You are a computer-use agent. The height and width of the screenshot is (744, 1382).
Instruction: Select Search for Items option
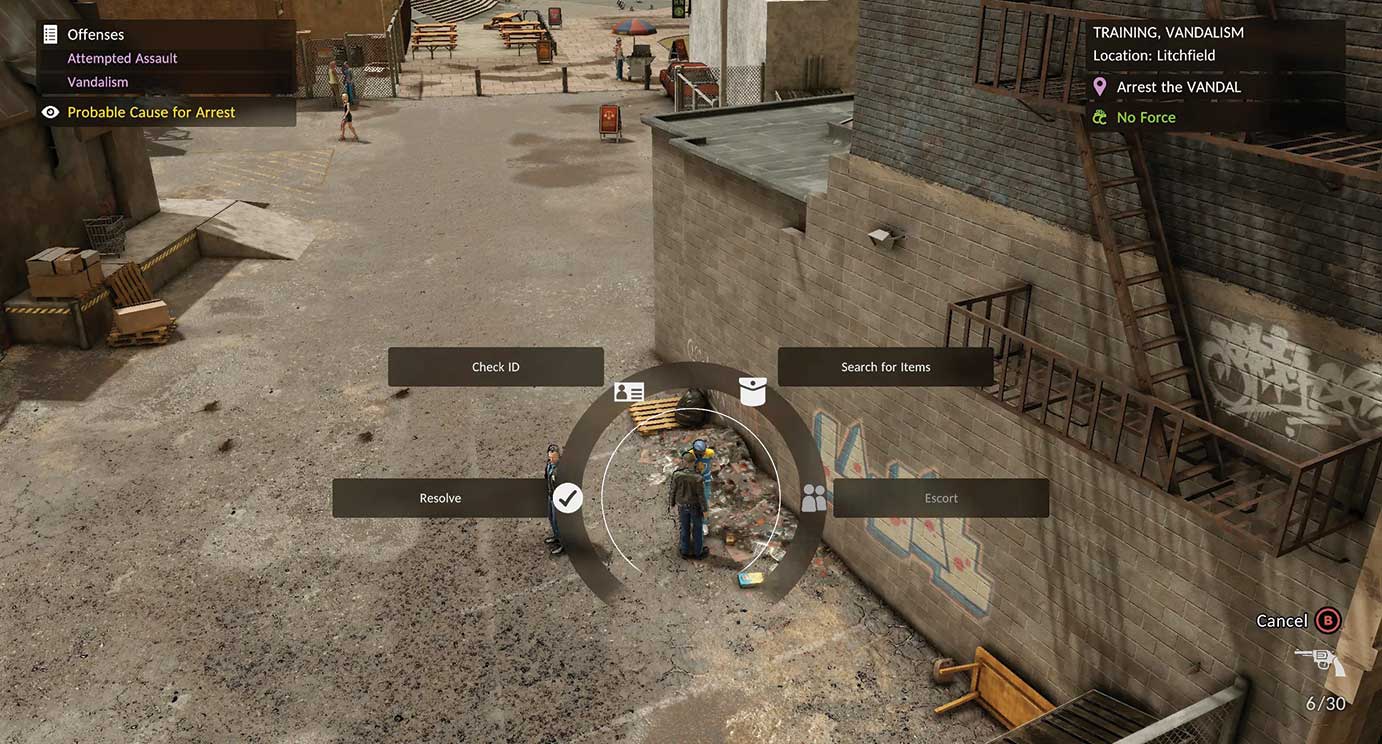885,367
